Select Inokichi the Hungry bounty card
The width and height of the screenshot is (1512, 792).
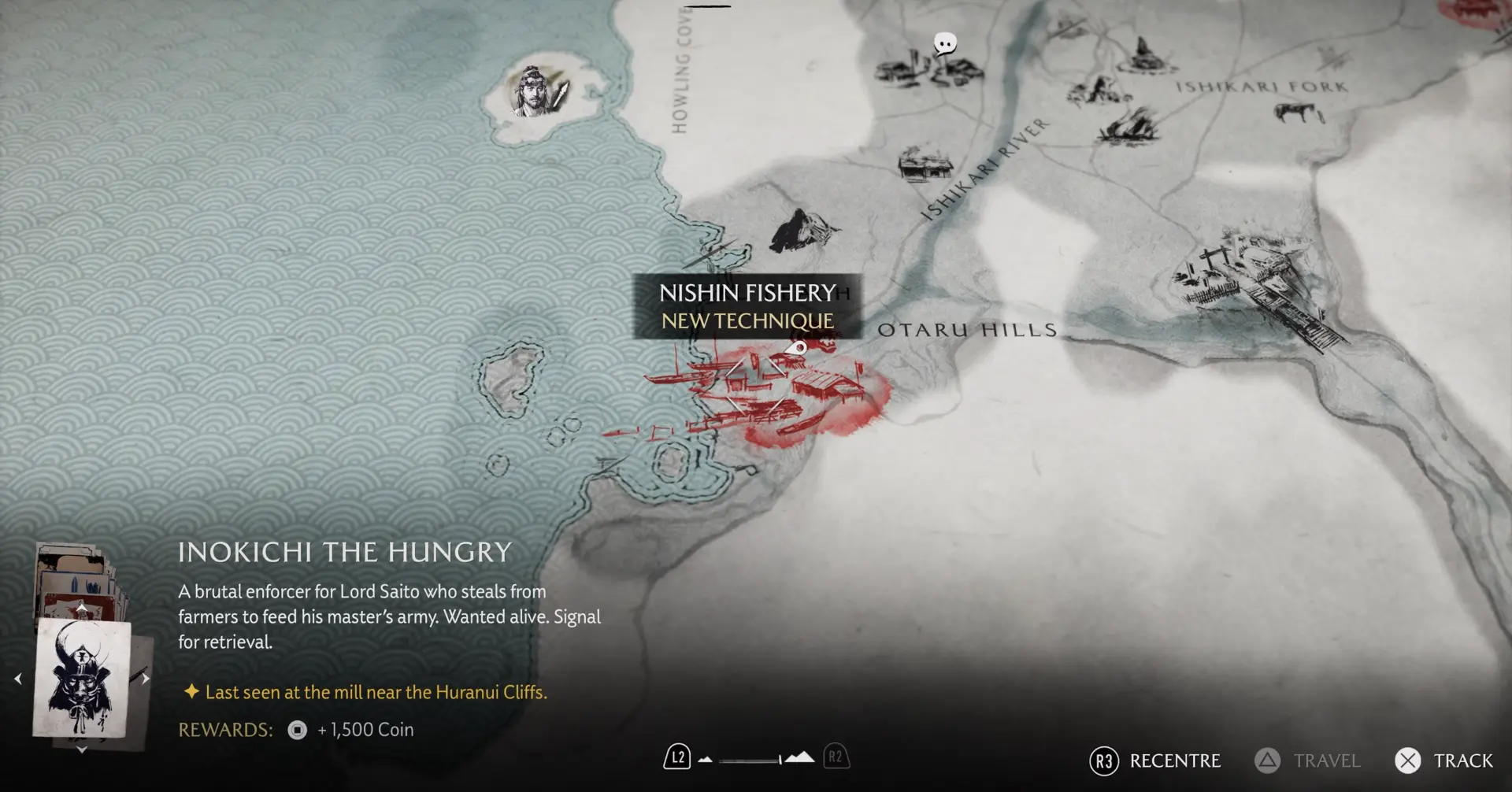[81, 677]
